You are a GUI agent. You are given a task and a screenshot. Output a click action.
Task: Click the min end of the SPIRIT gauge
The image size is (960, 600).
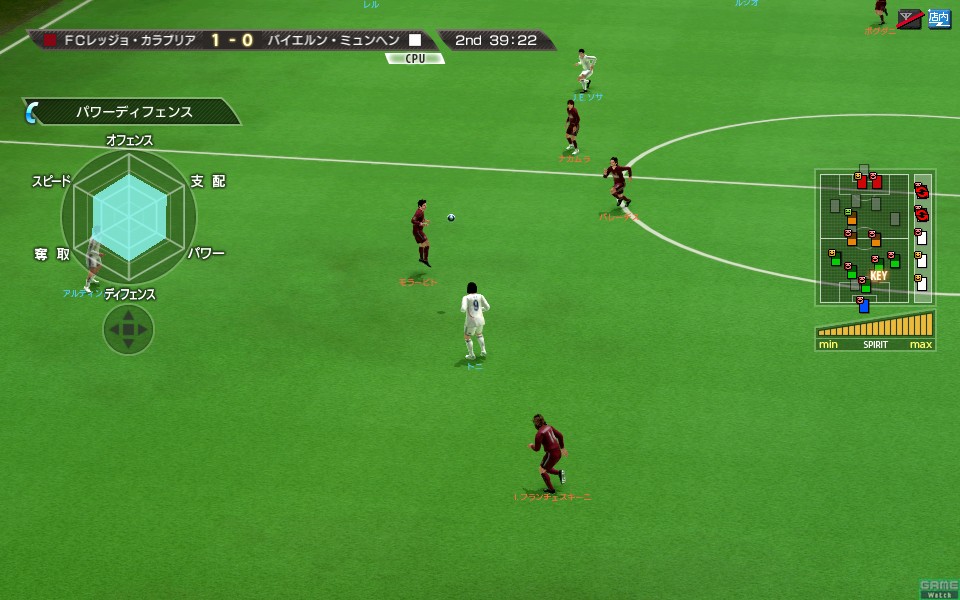pos(828,345)
